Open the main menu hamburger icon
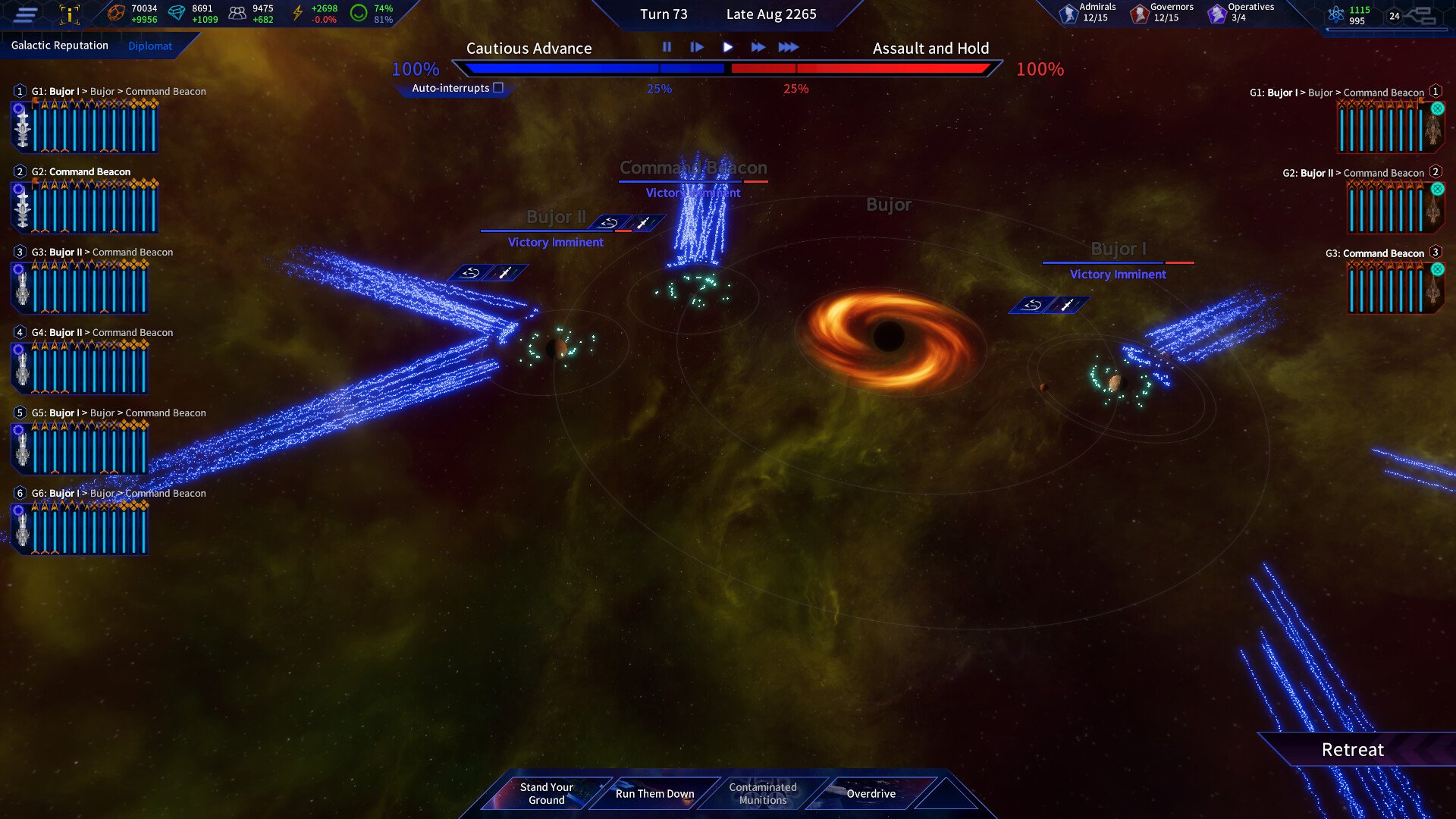This screenshot has width=1456, height=819. 26,14
